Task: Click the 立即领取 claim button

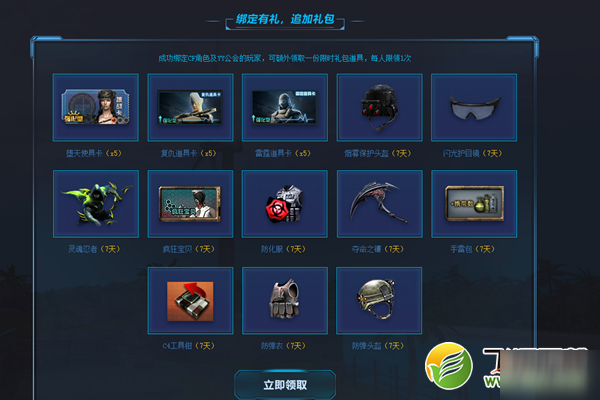Action: point(285,384)
